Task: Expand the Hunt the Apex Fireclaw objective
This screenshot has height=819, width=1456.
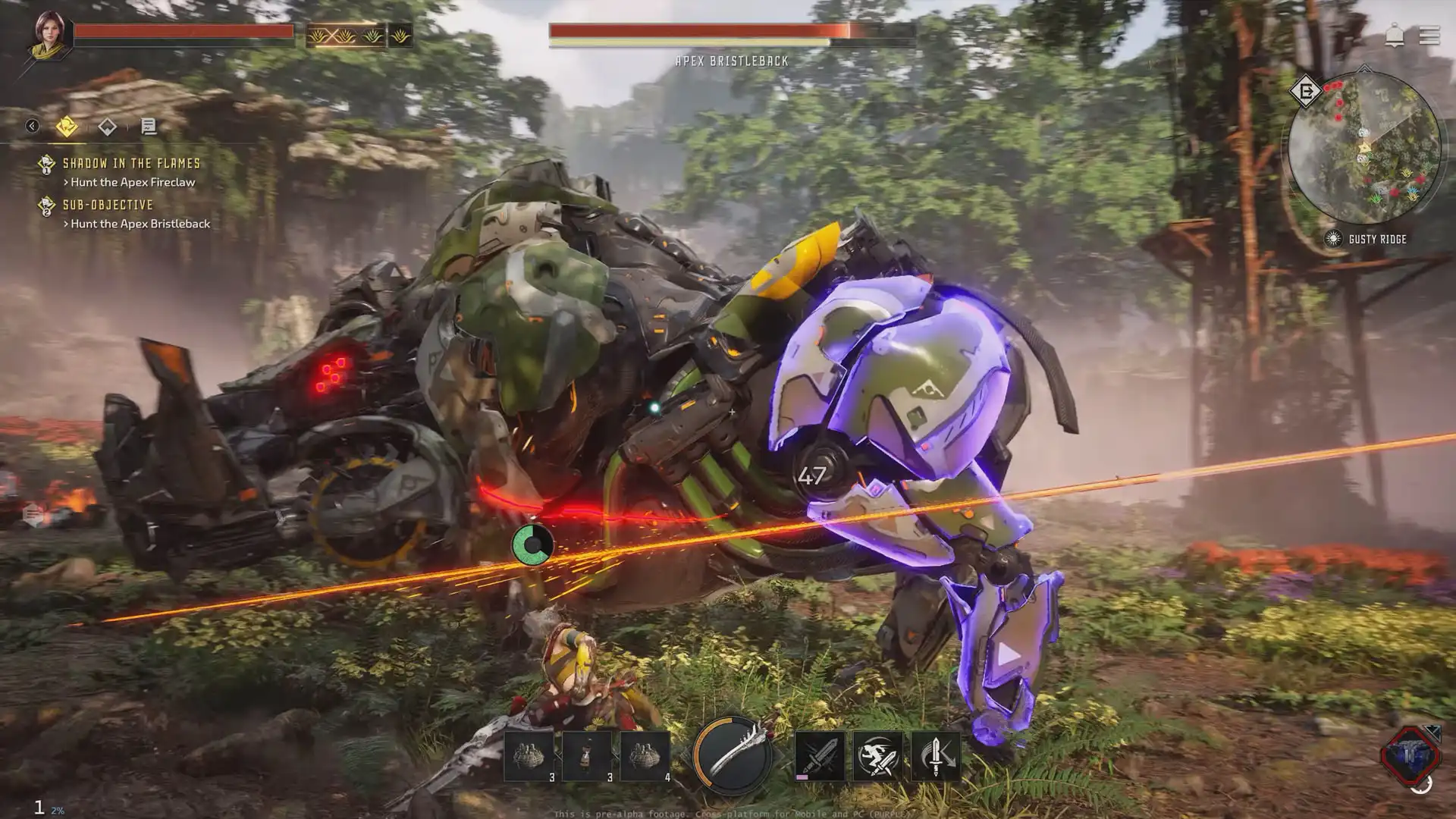Action: point(129,182)
